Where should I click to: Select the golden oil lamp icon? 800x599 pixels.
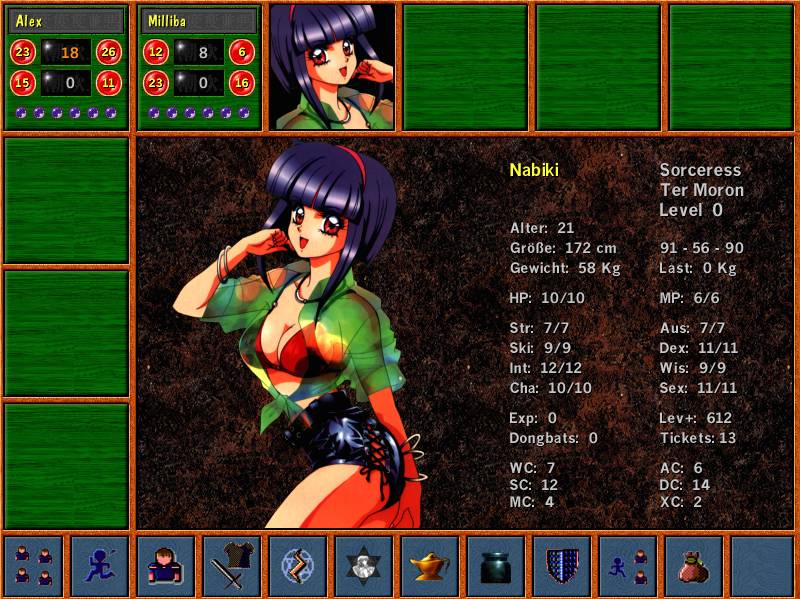point(430,566)
